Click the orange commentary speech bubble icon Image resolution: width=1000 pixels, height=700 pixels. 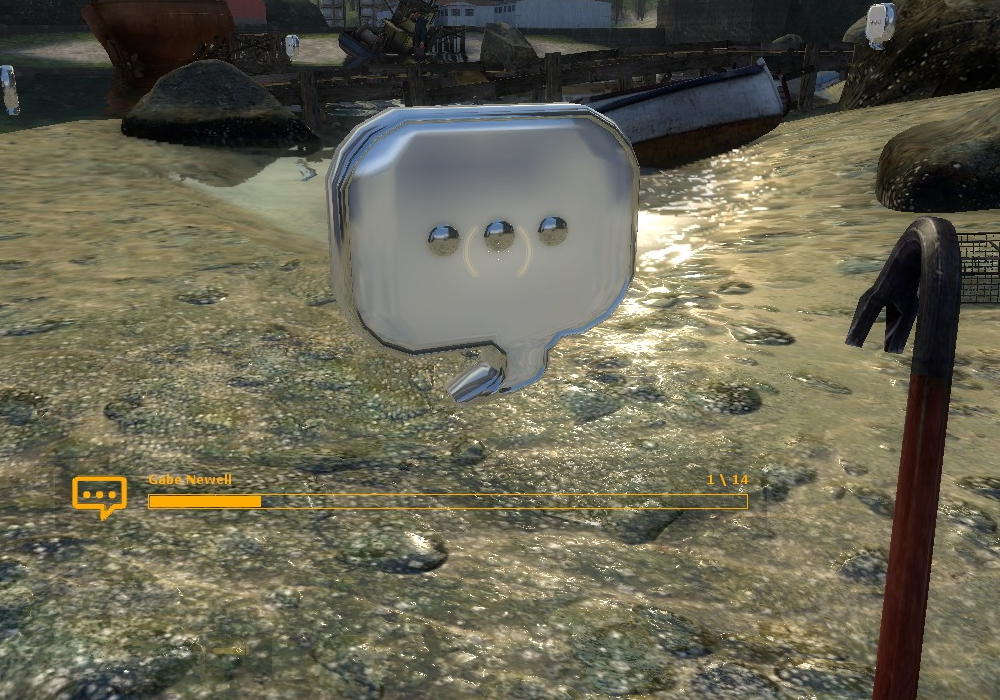point(99,495)
